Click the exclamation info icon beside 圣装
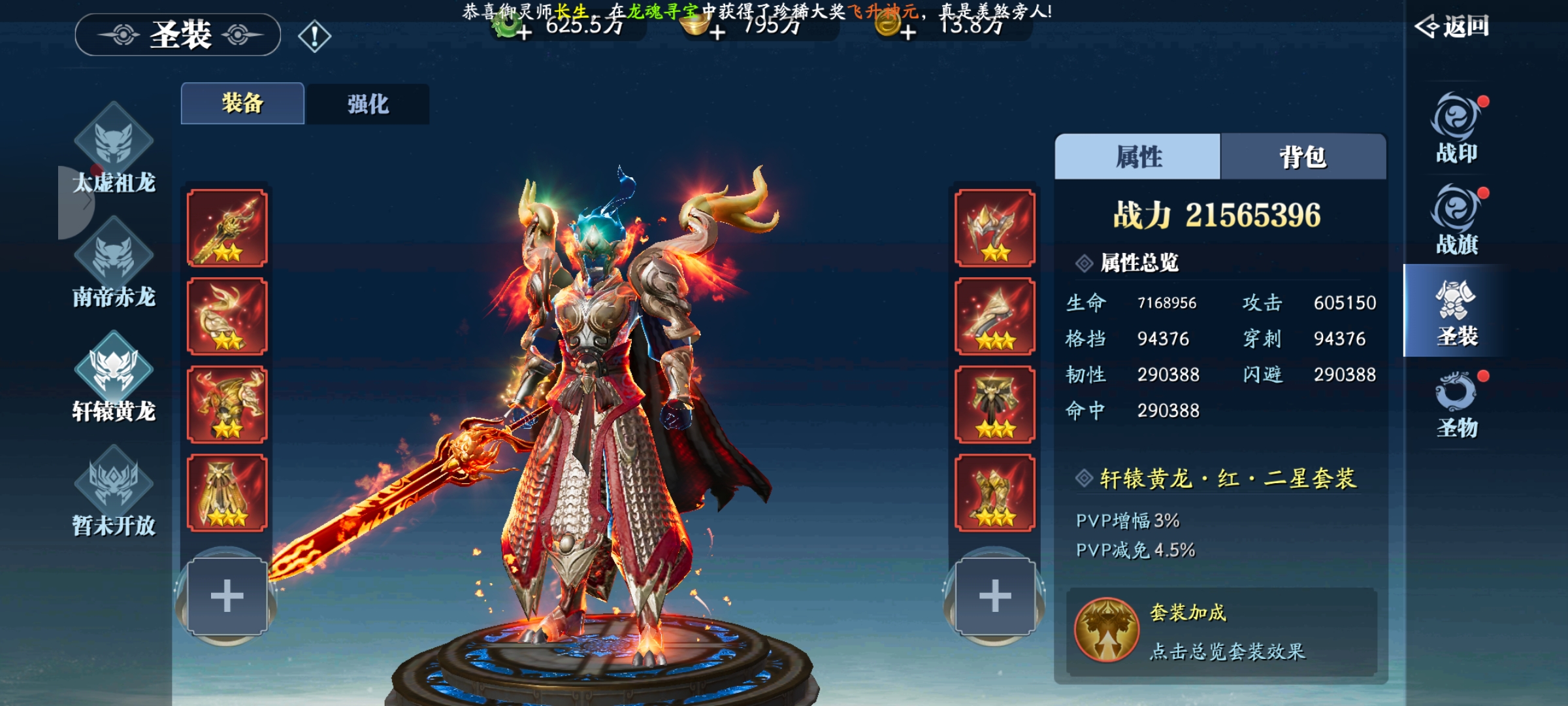This screenshot has width=1568, height=706. click(315, 36)
